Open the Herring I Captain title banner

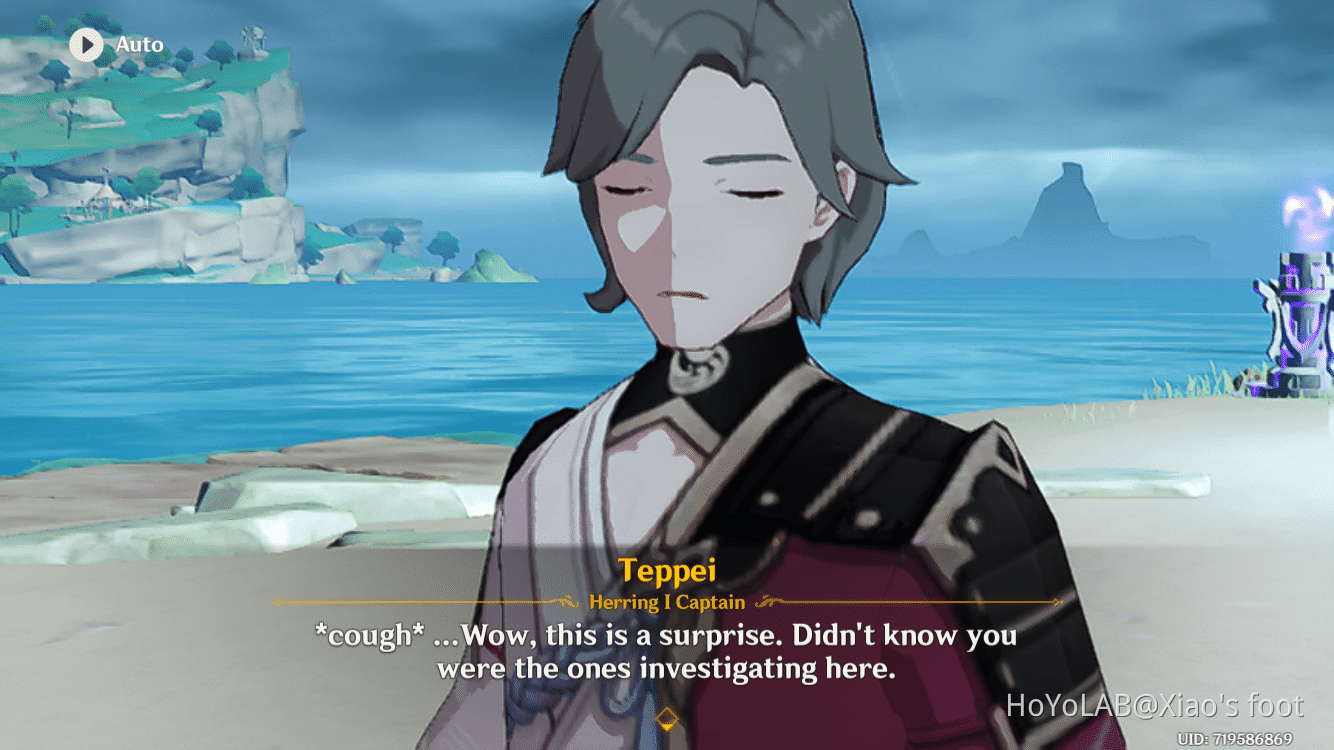pyautogui.click(x=667, y=602)
